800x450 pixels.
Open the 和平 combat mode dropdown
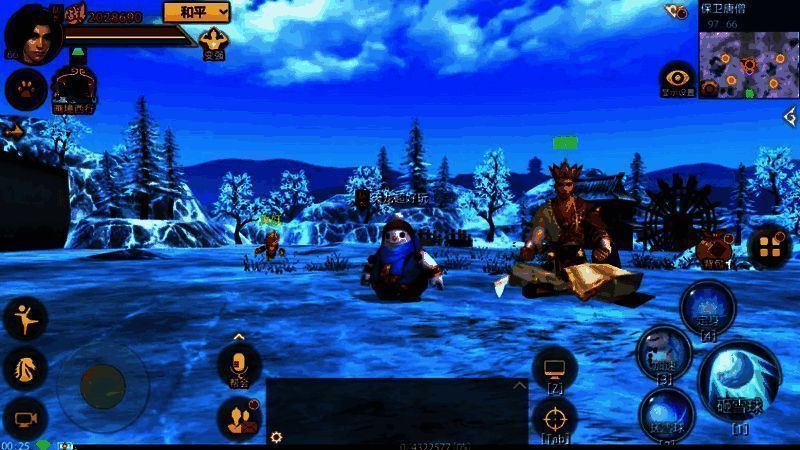coord(196,12)
